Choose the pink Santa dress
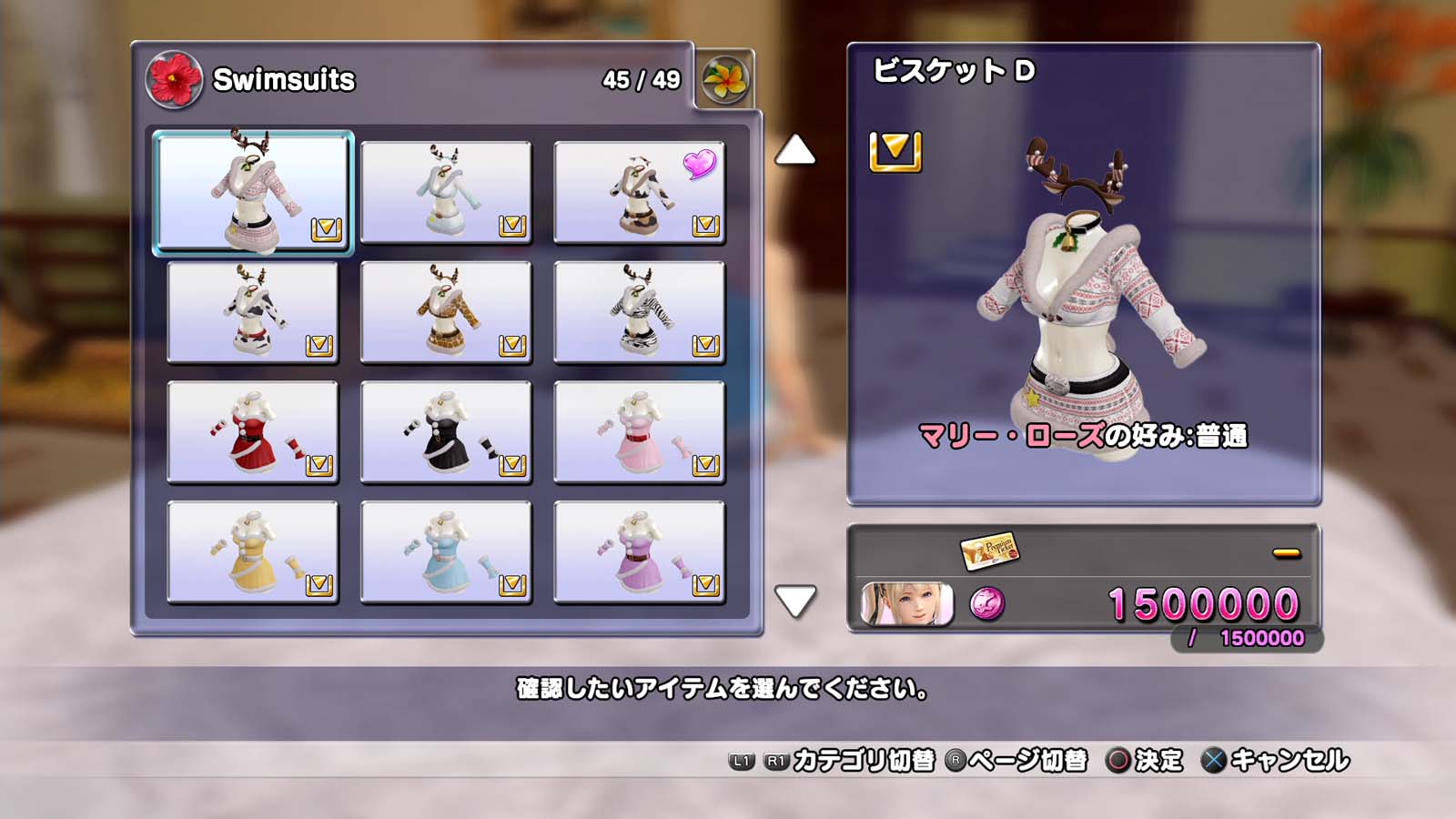 point(639,432)
